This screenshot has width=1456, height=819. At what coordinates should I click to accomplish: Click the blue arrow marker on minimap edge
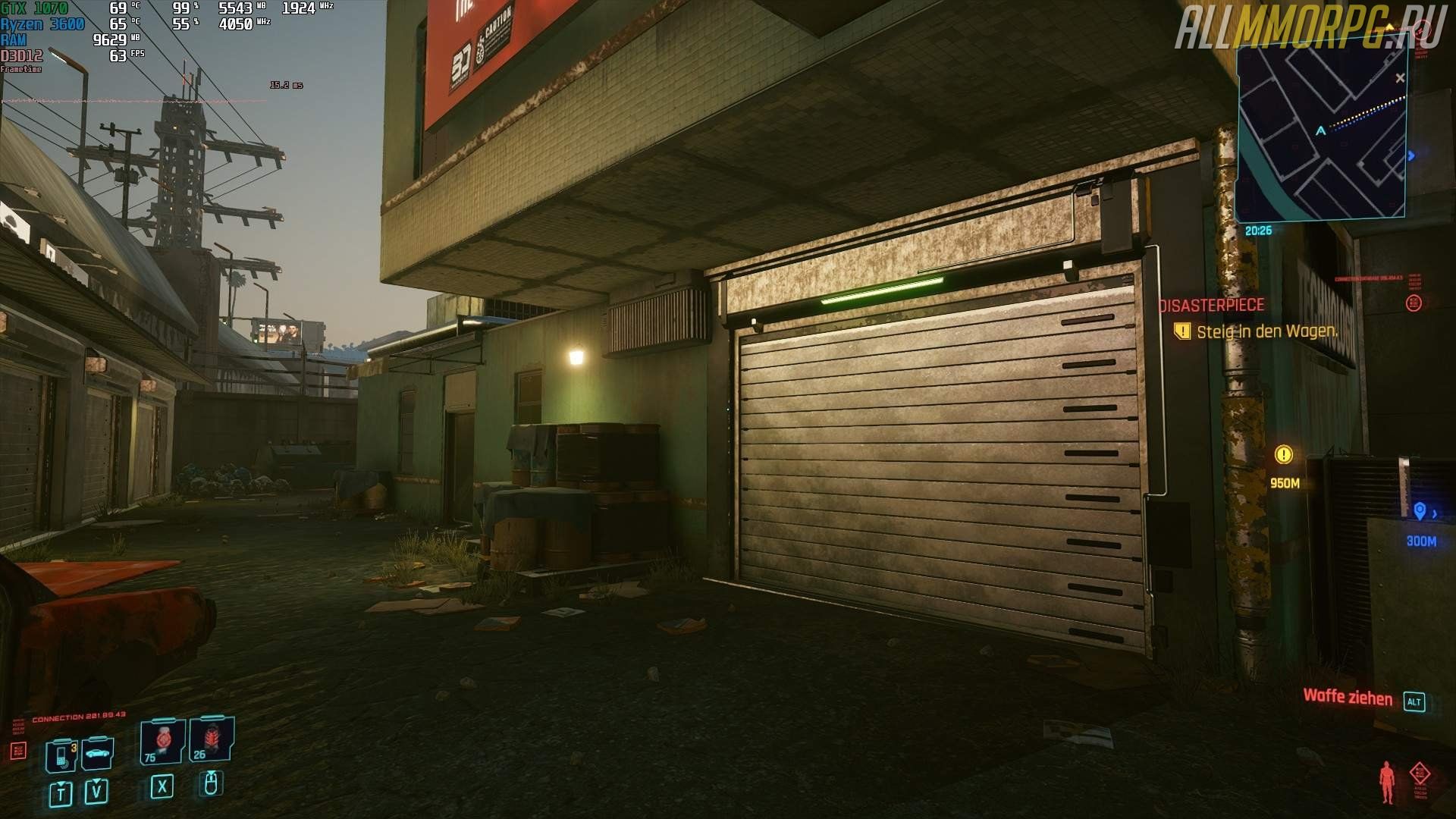pos(1410,156)
